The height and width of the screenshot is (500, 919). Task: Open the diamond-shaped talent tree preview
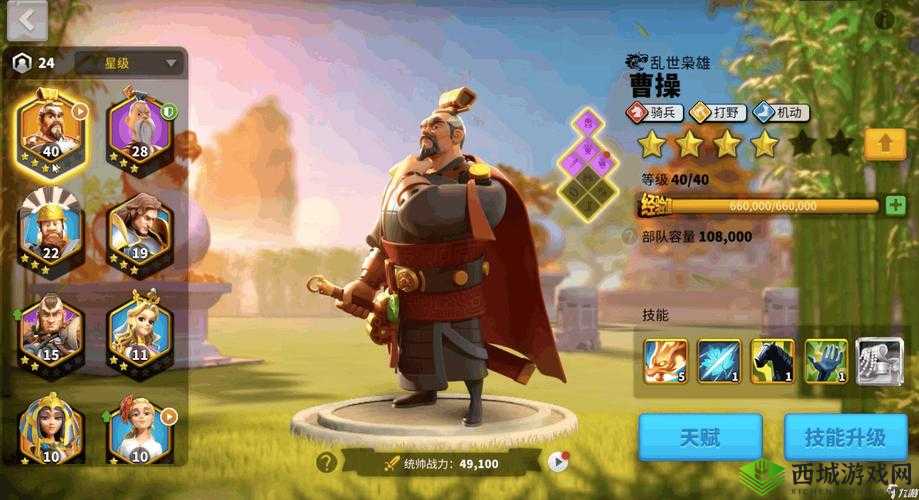click(x=590, y=160)
